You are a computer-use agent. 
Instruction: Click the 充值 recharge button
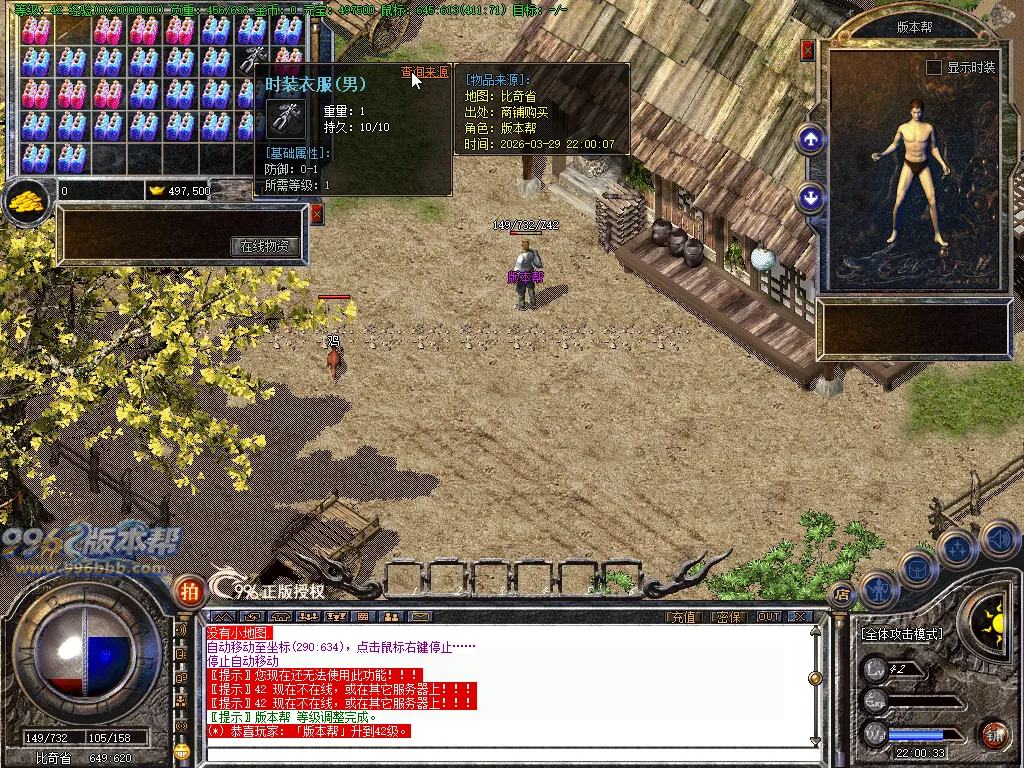coord(682,617)
